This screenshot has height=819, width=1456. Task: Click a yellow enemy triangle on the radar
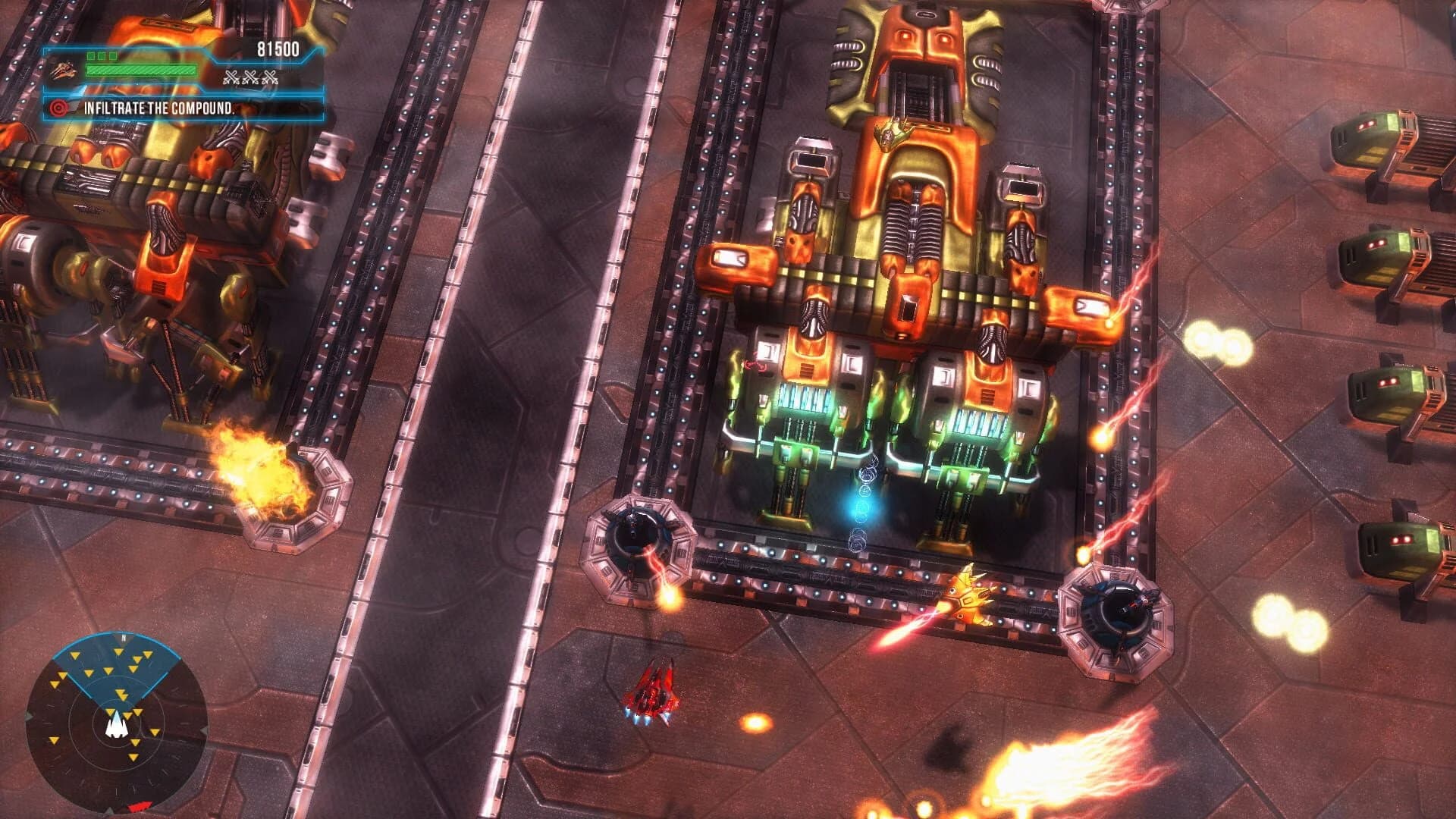click(119, 652)
